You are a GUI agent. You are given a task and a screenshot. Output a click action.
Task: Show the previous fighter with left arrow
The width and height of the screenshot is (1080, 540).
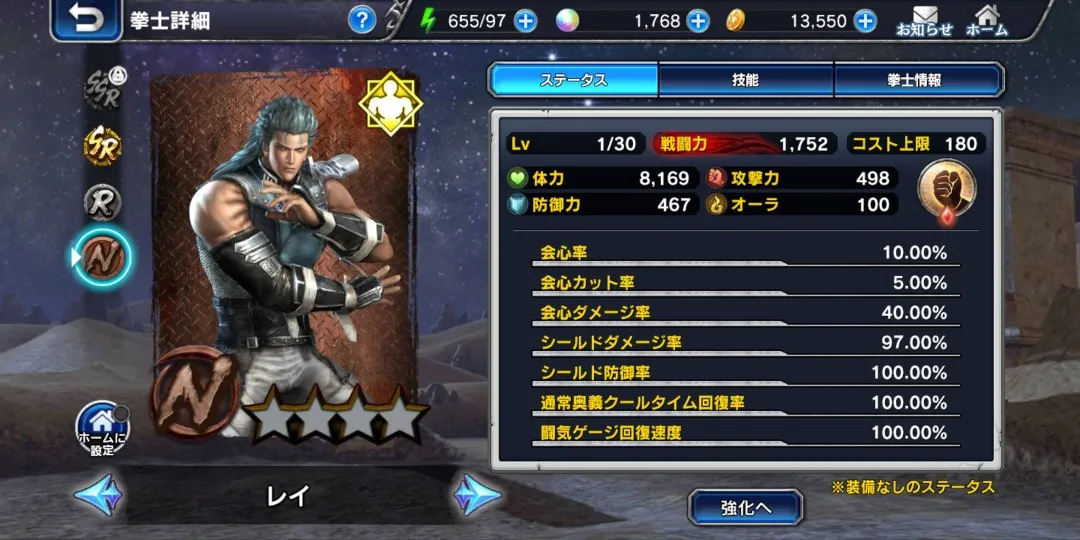pos(98,495)
